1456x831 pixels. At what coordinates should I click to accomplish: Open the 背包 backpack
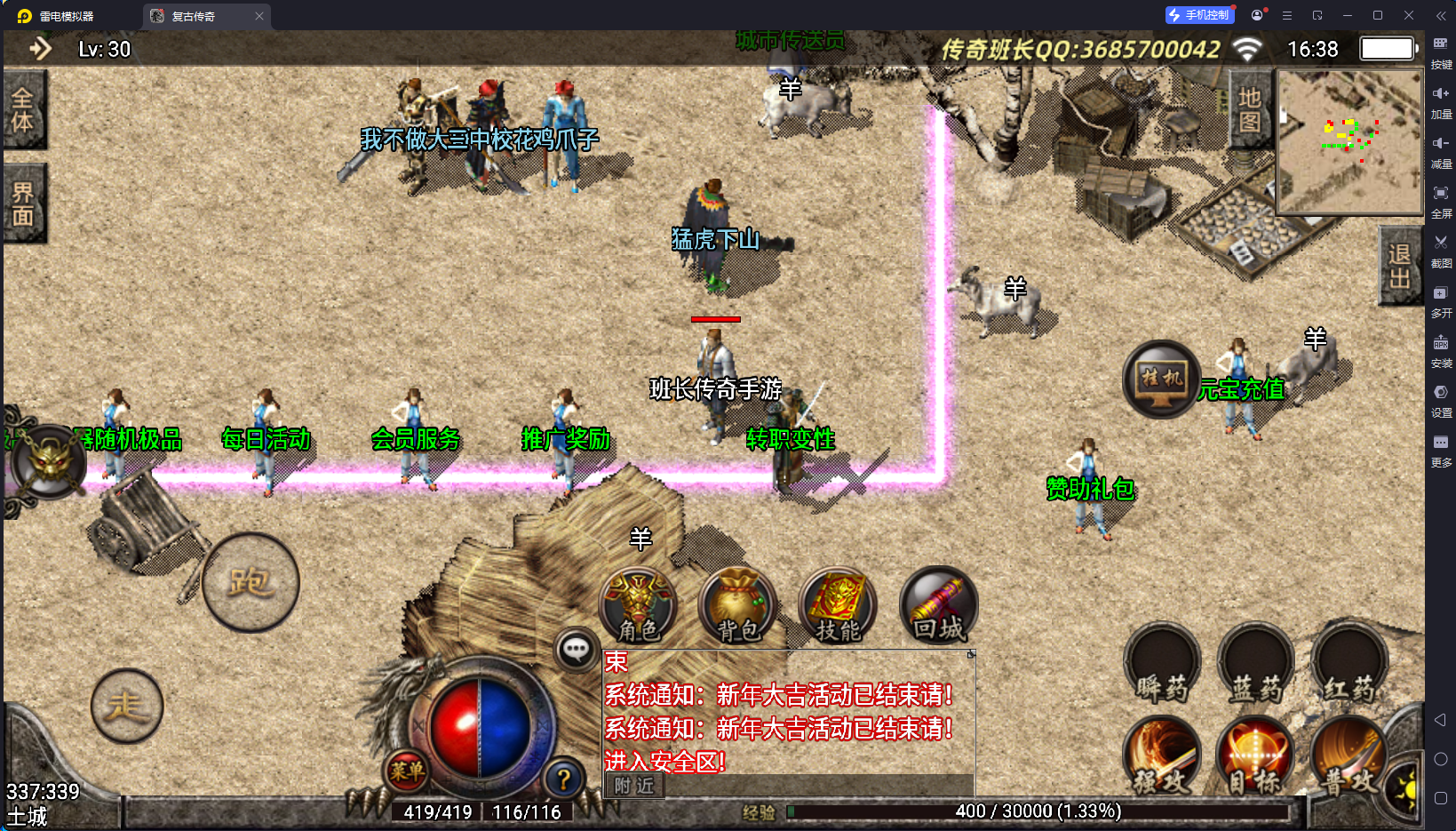pyautogui.click(x=738, y=606)
